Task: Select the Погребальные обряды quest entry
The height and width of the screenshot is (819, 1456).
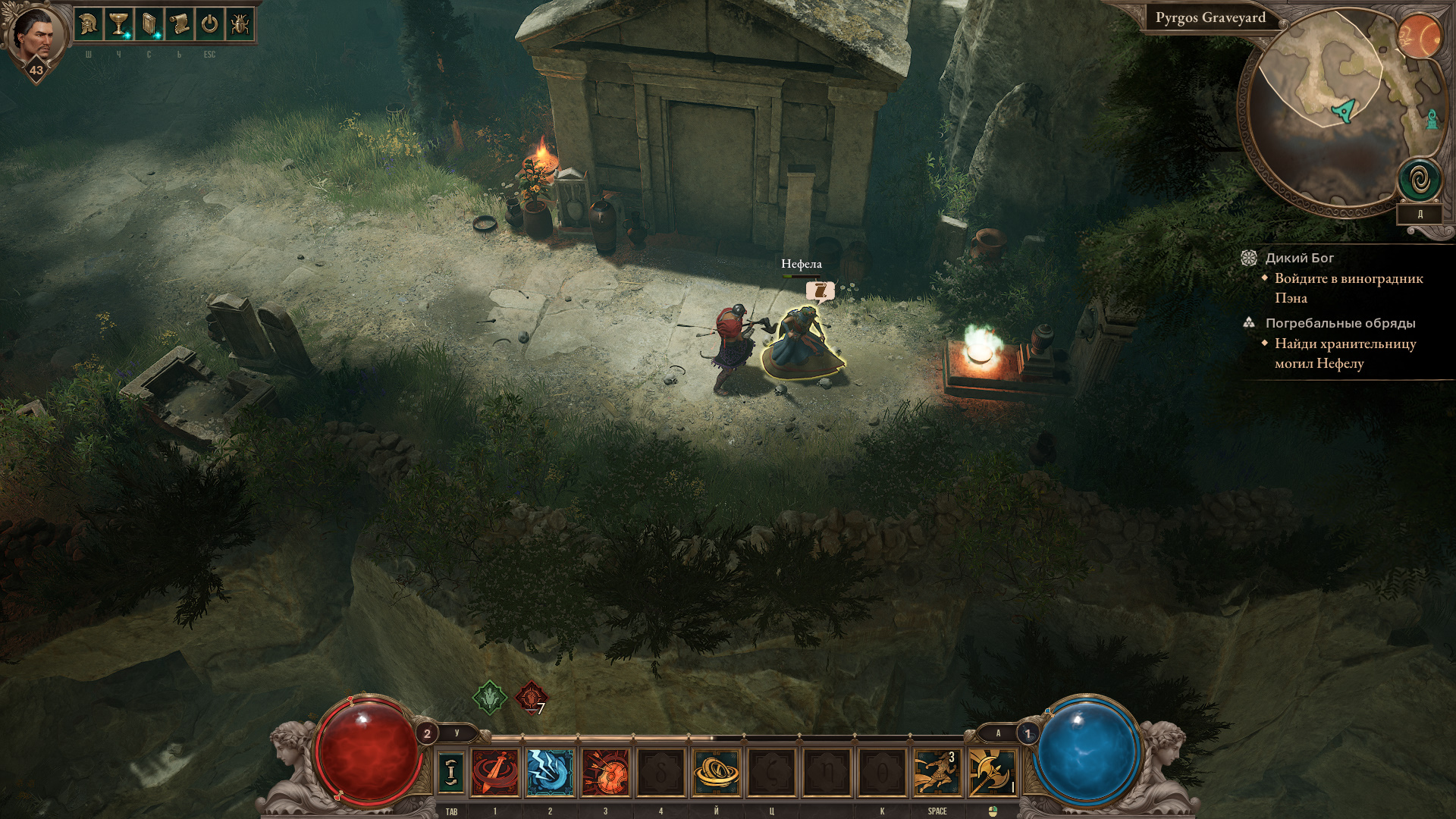Action: (1340, 323)
